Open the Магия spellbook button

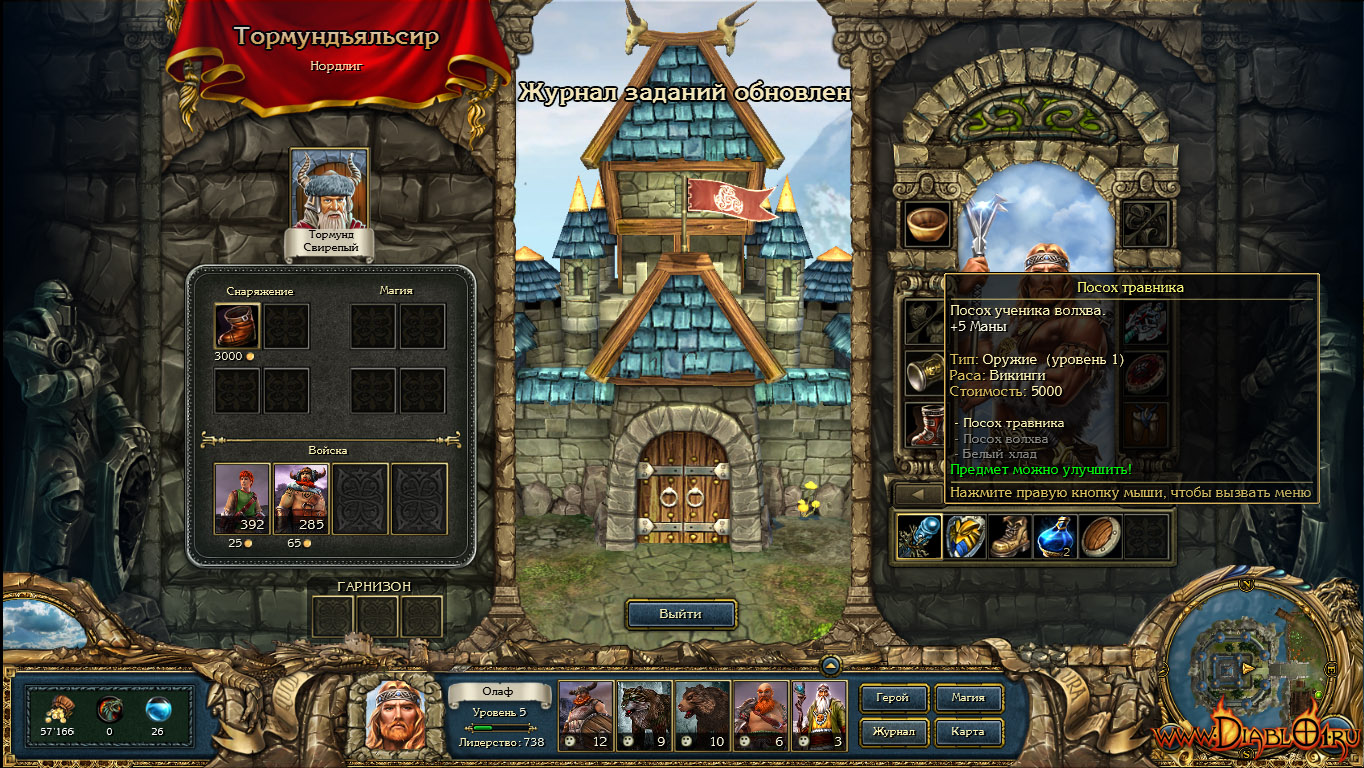pos(968,698)
